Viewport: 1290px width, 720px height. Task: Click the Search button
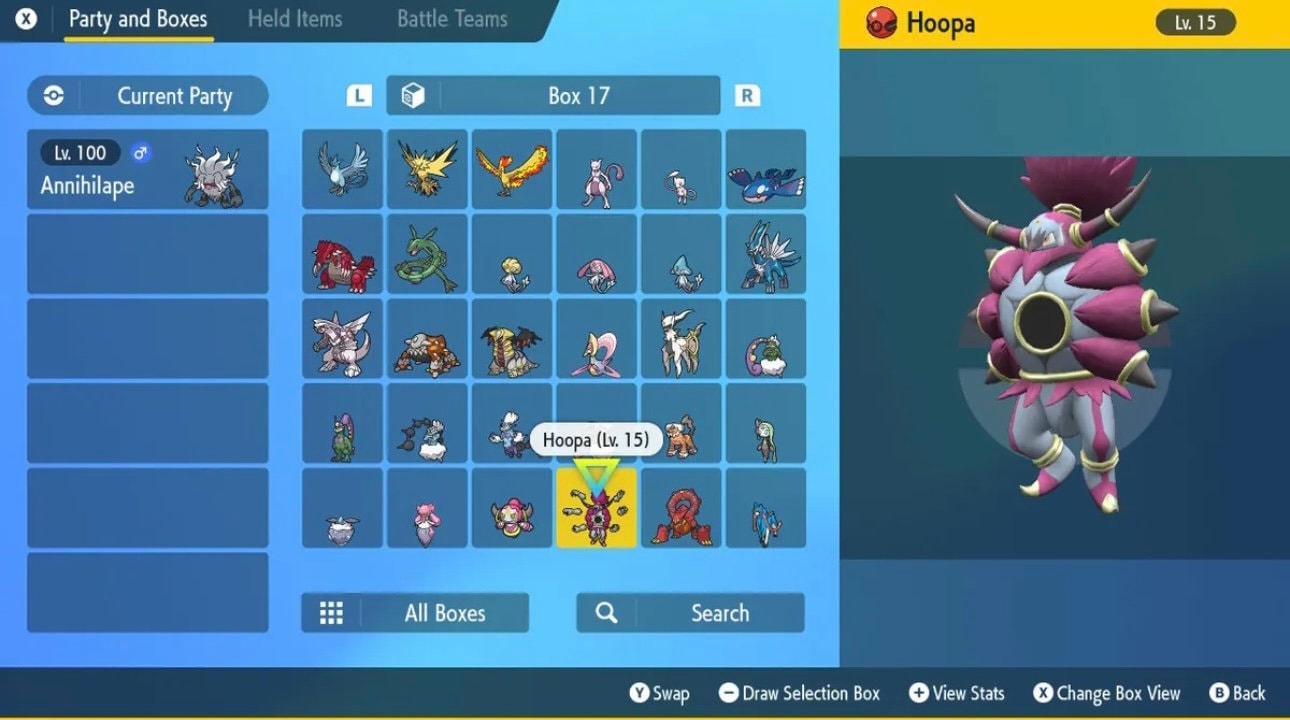[x=690, y=612]
